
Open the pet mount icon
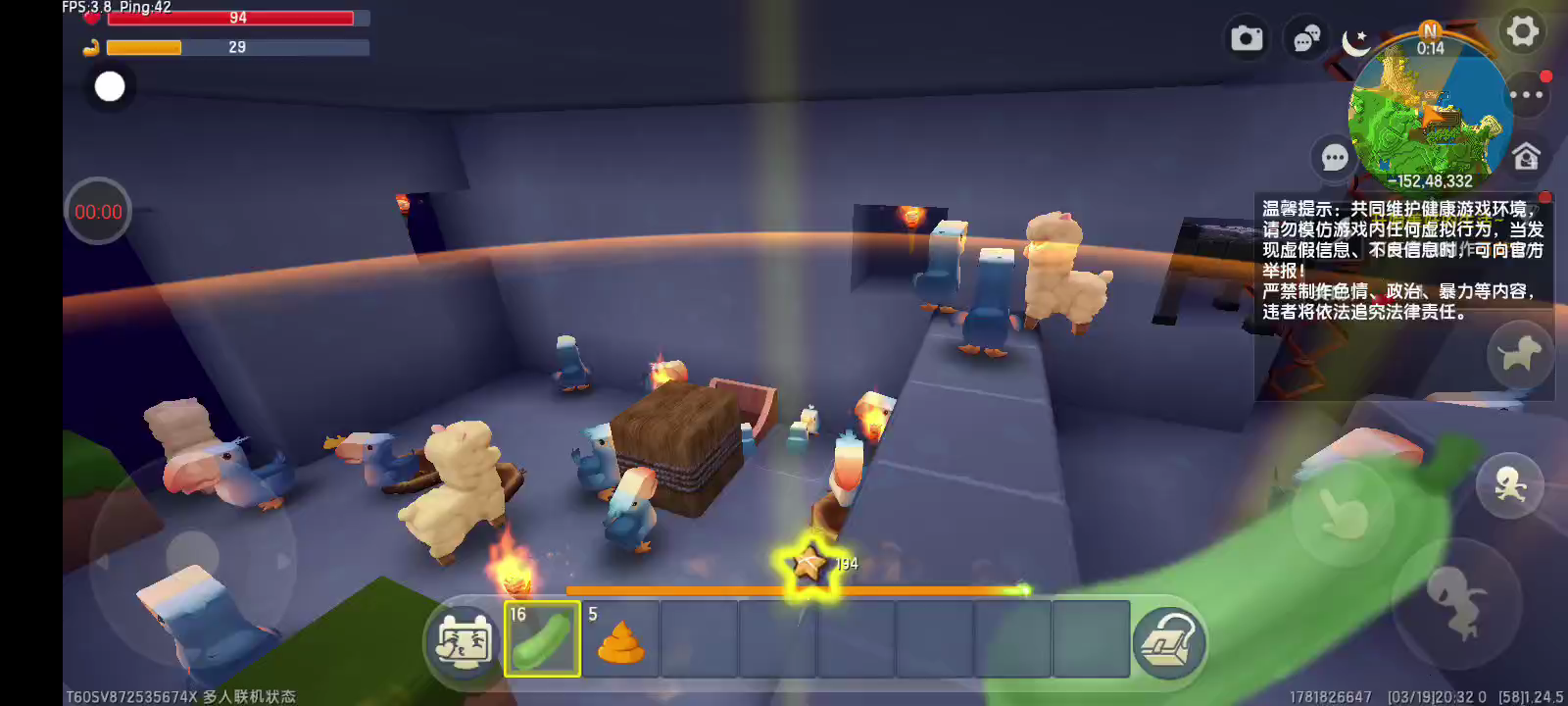pos(1520,353)
